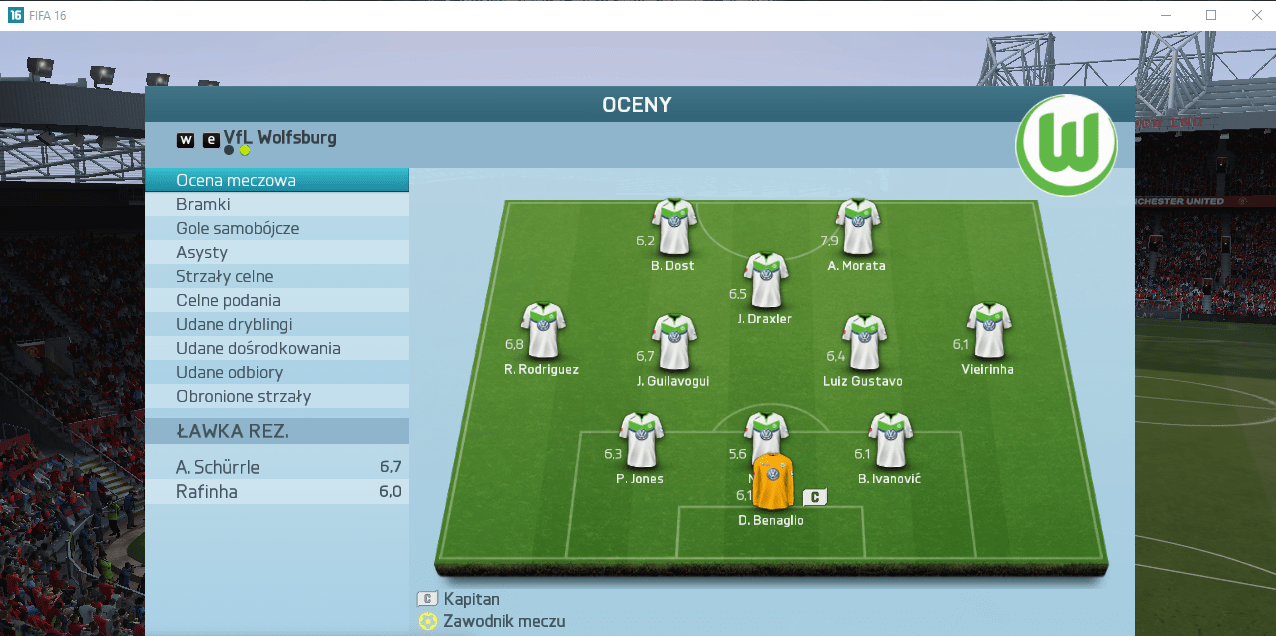This screenshot has width=1276, height=636.
Task: Switch to Celne podania stats
Action: pyautogui.click(x=277, y=301)
